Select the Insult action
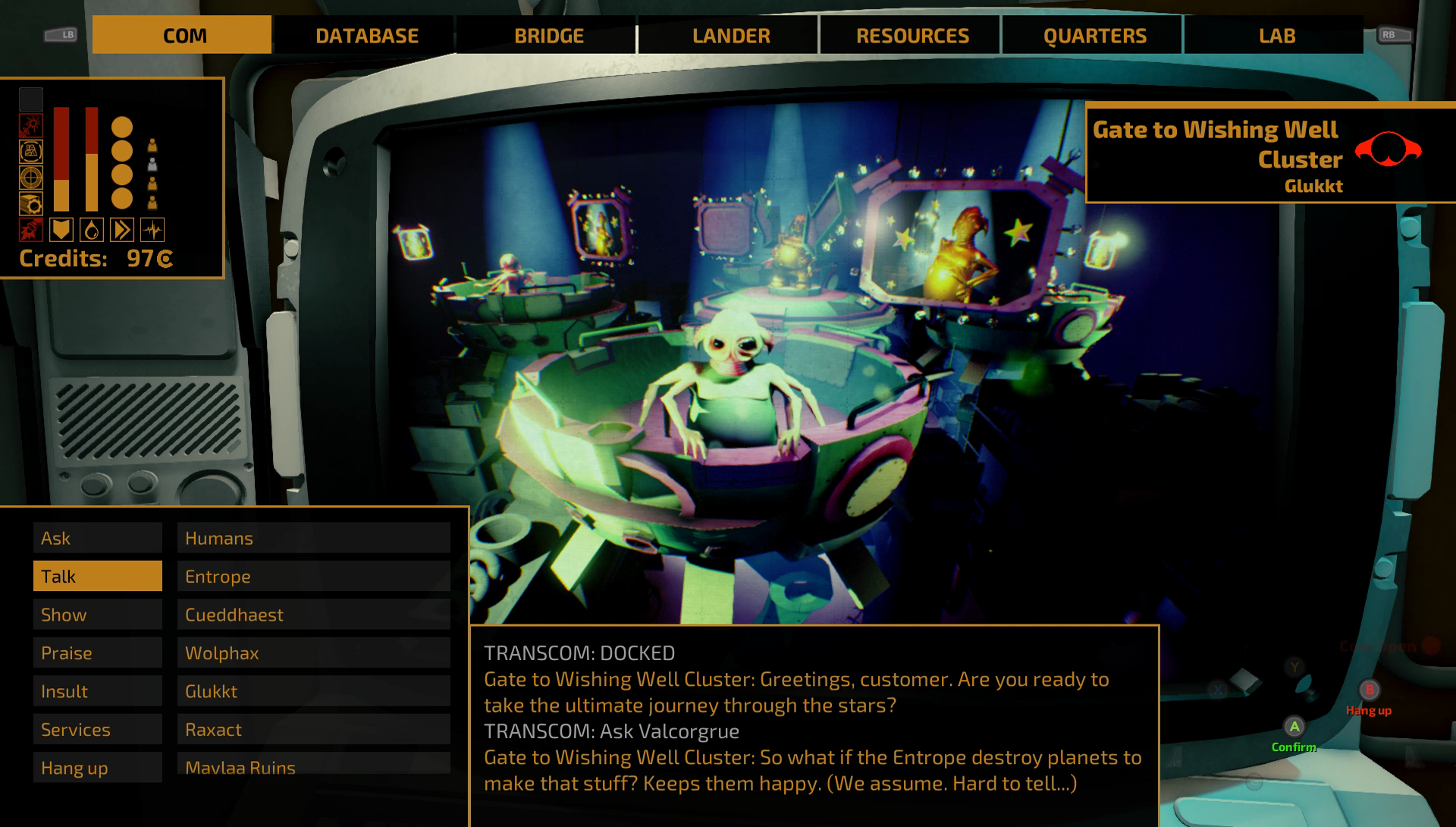 (x=98, y=691)
